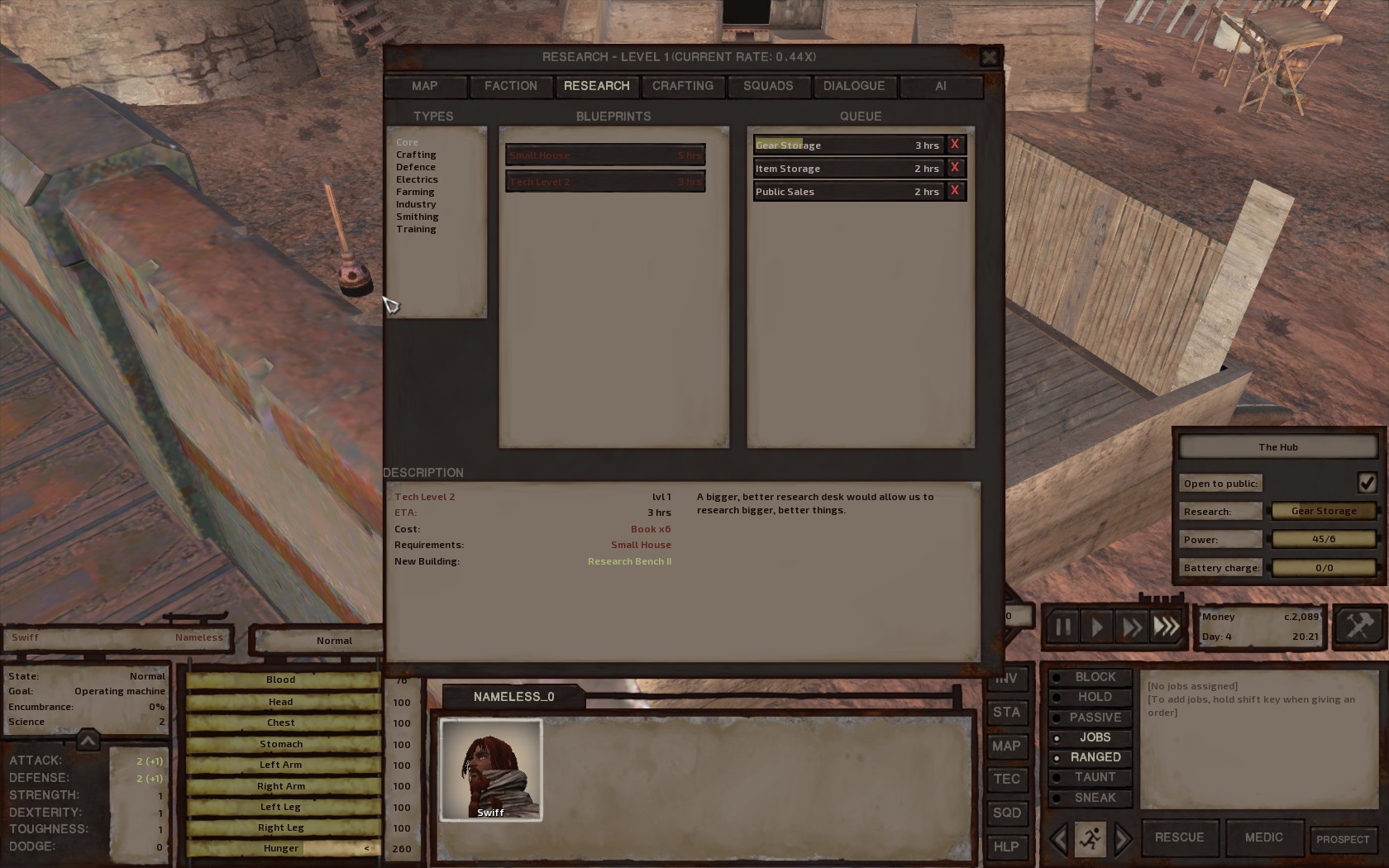The width and height of the screenshot is (1389, 868).
Task: Open the build mode hammer button
Action: [1358, 626]
